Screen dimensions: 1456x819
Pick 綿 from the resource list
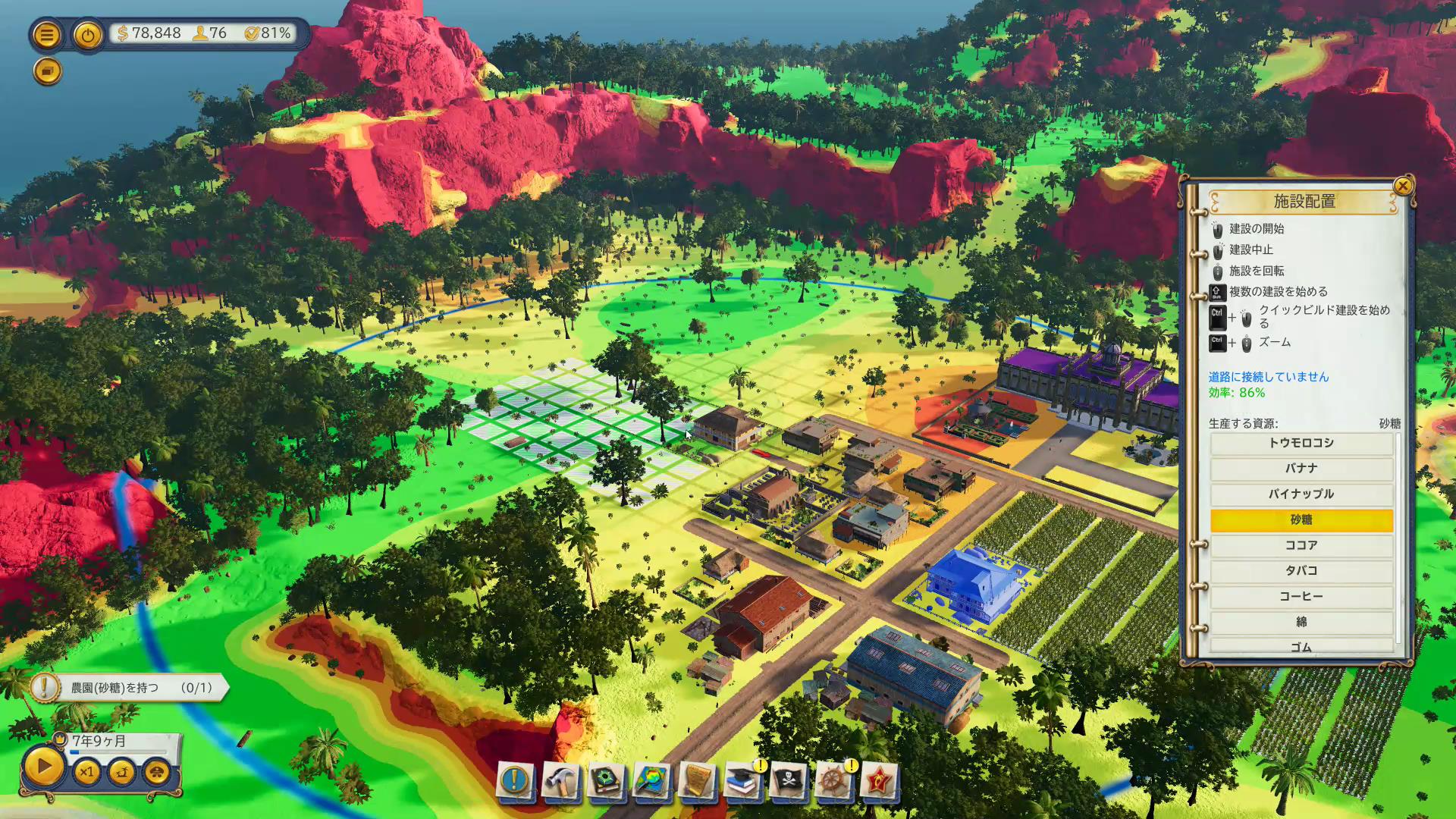pos(1301,623)
